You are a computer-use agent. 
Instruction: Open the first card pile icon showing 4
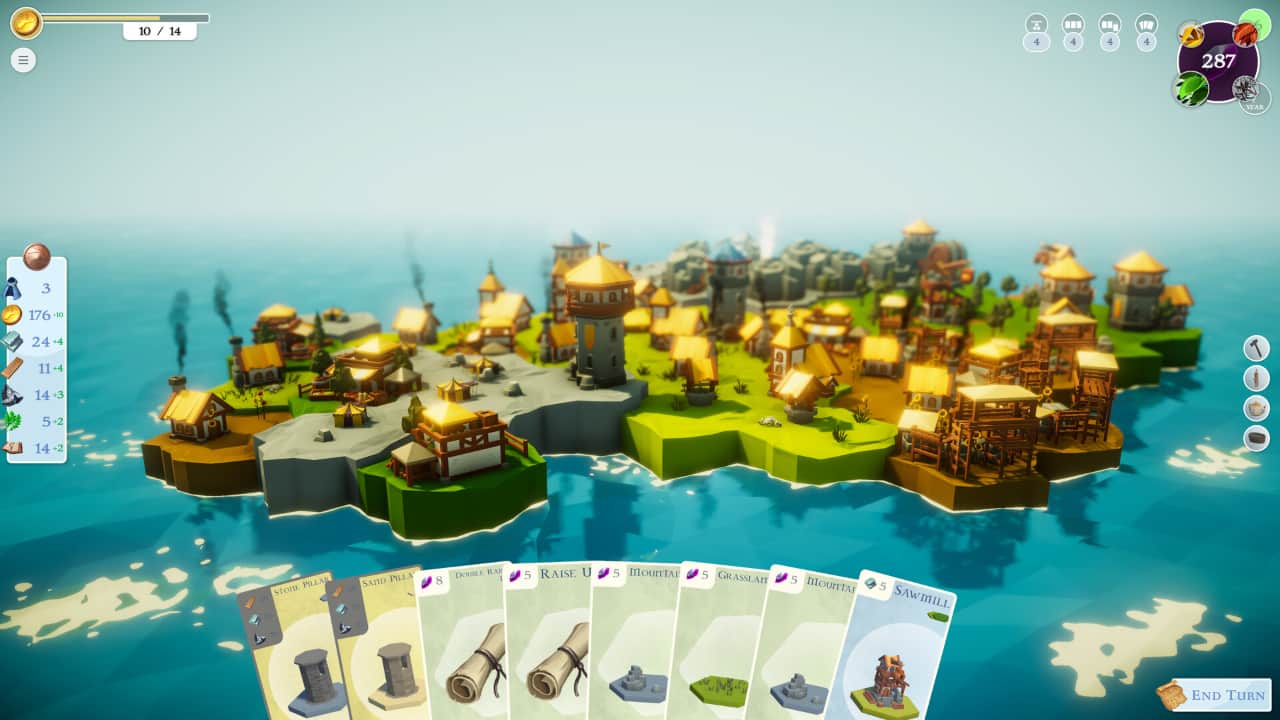(x=1036, y=22)
